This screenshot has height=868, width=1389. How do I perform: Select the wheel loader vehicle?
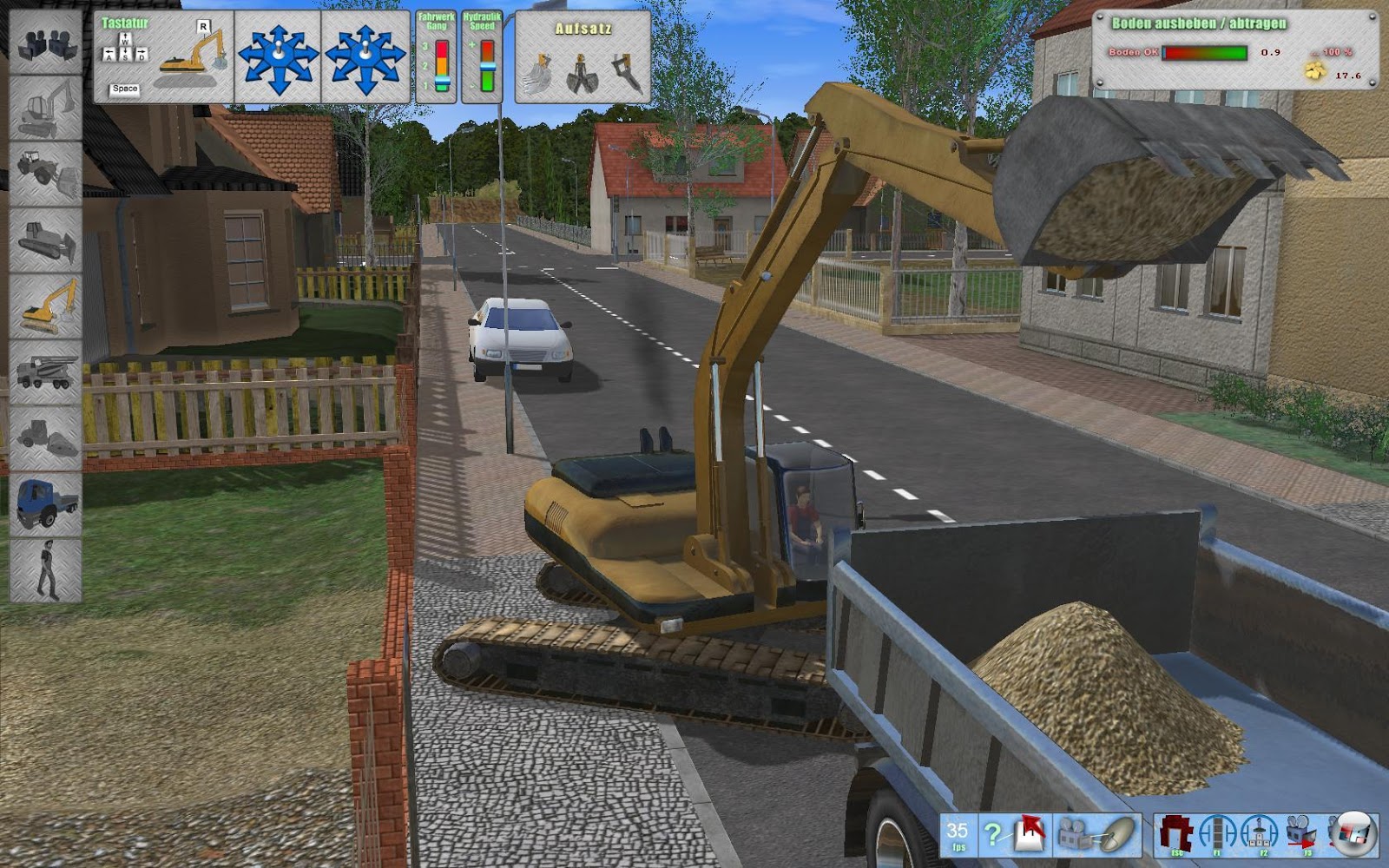(x=45, y=170)
